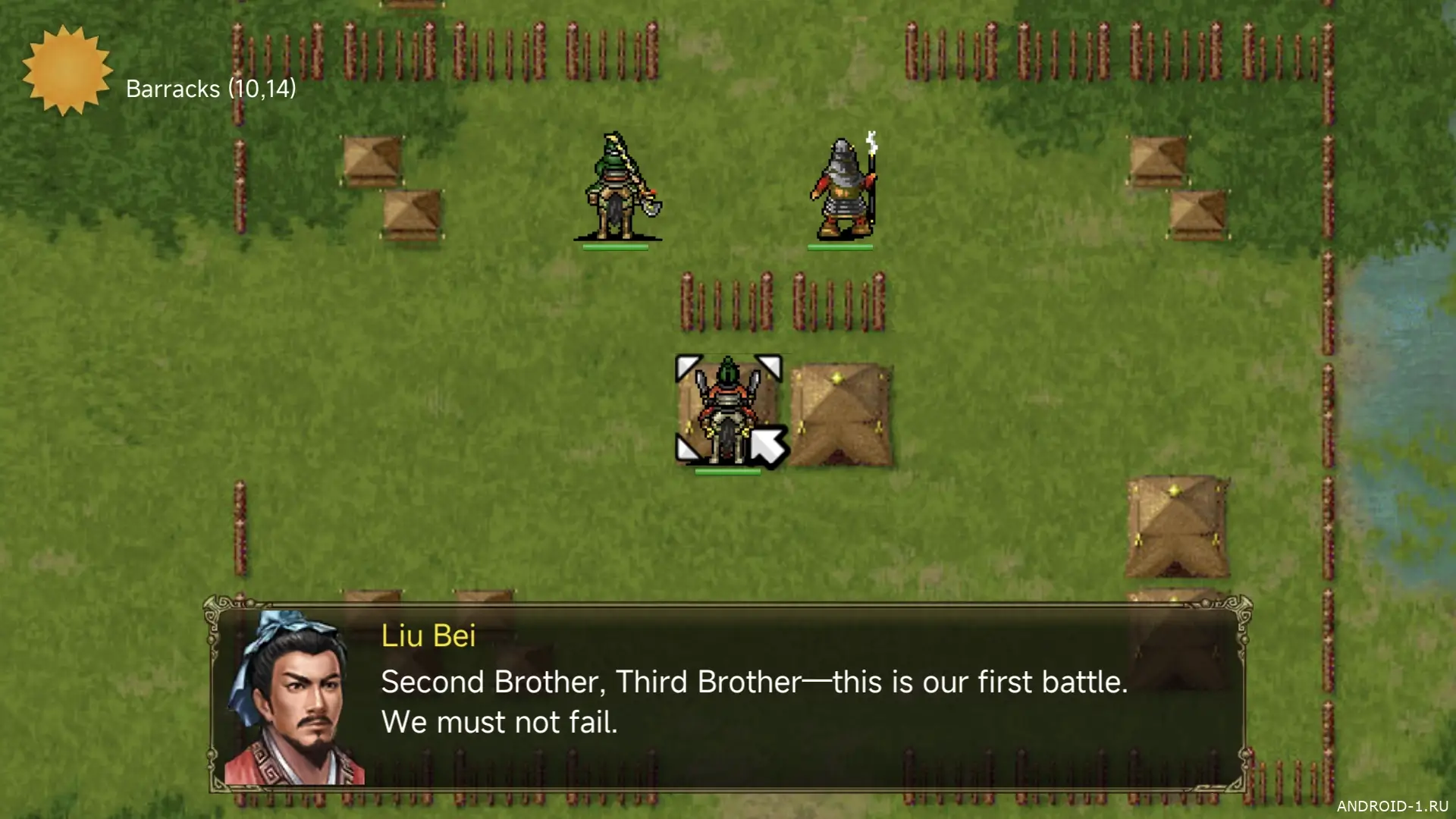Select the green-robed mounted general unit
The height and width of the screenshot is (819, 1456).
coord(617,188)
